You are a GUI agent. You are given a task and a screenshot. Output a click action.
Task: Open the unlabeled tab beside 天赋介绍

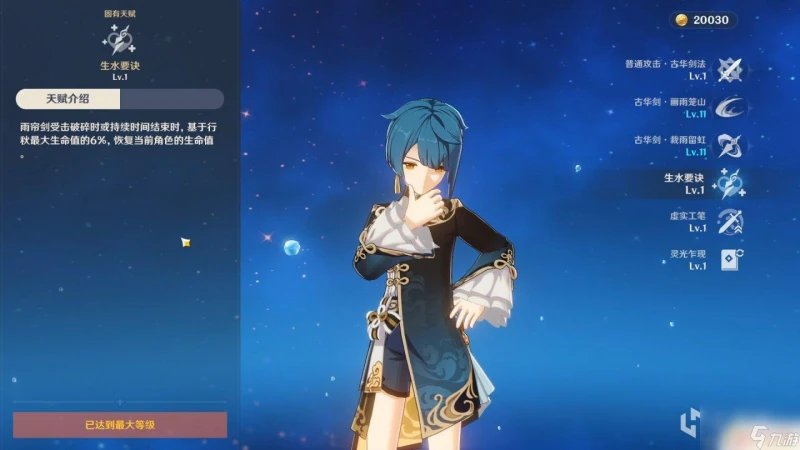(x=171, y=99)
